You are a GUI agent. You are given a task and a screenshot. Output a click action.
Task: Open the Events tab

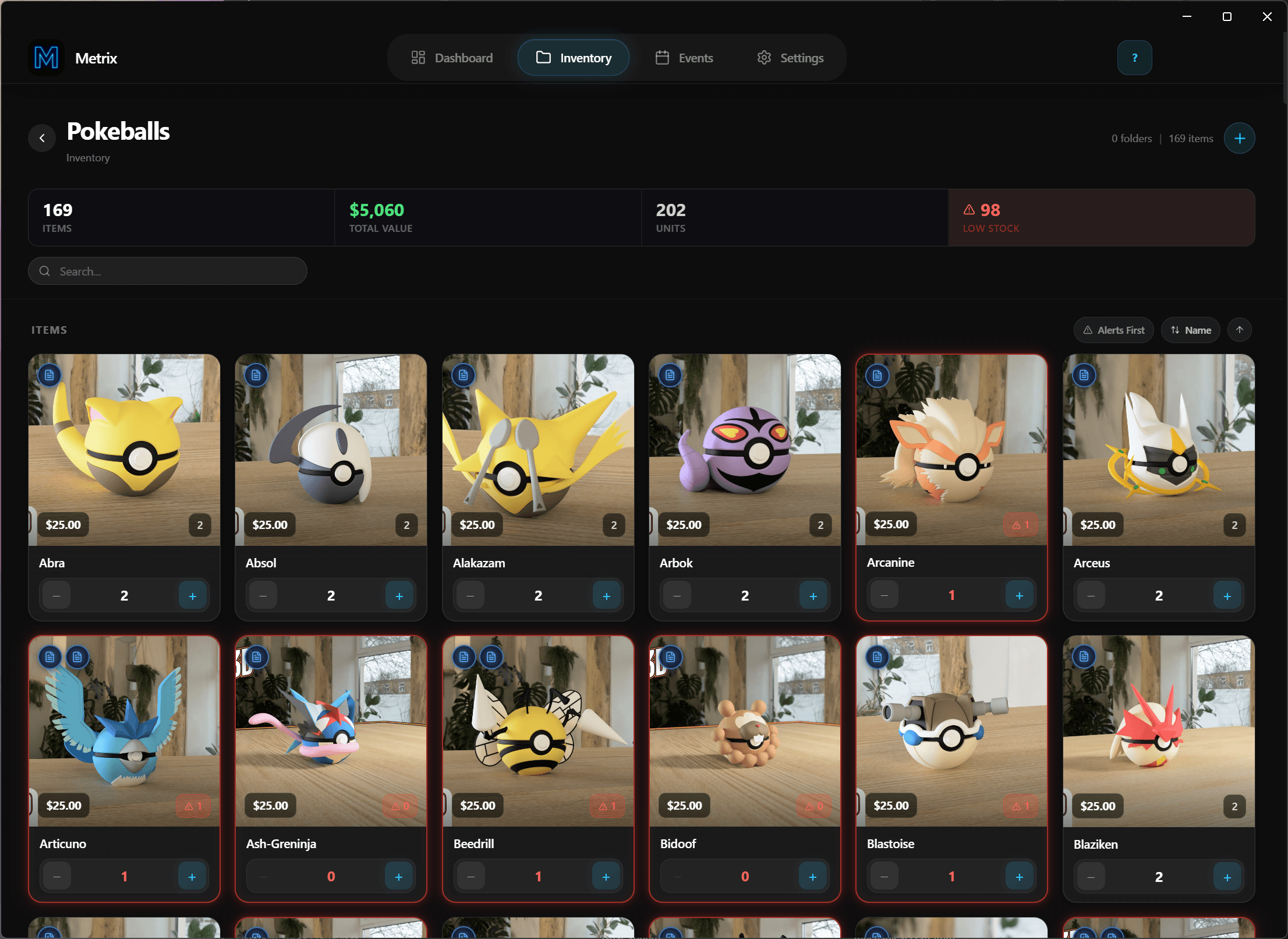tap(684, 57)
